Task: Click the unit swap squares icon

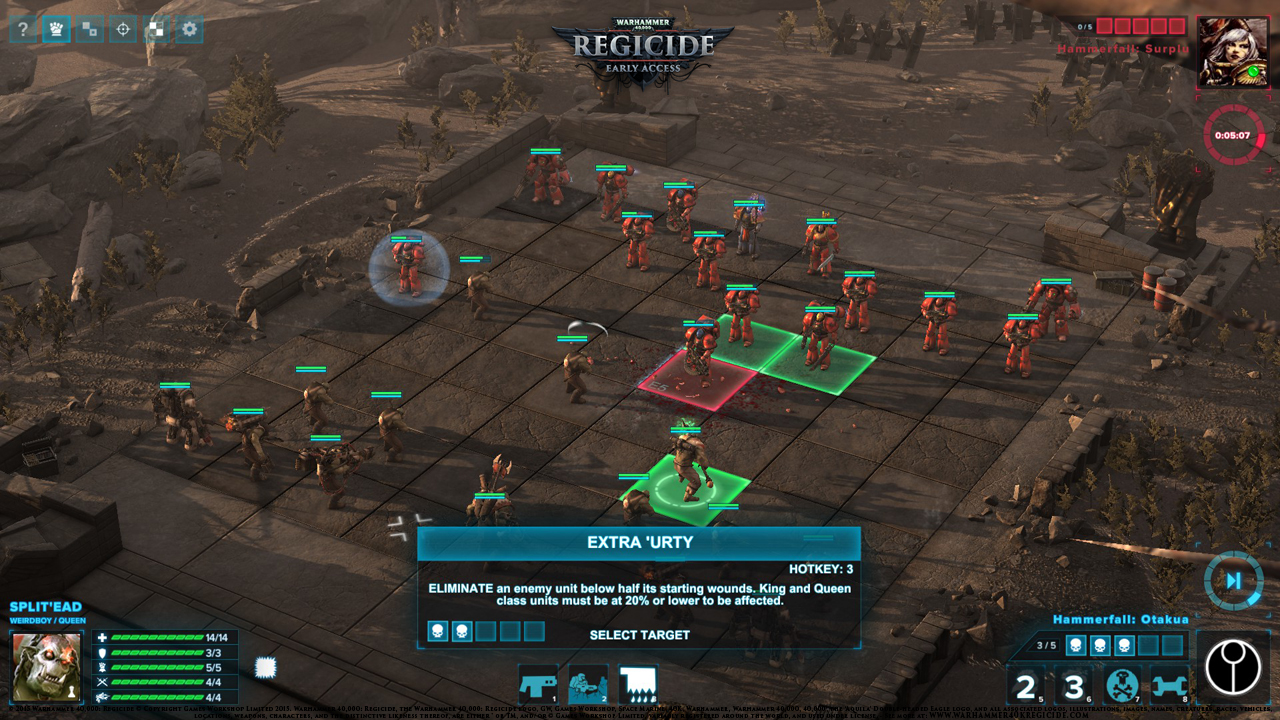Action: pyautogui.click(x=89, y=29)
